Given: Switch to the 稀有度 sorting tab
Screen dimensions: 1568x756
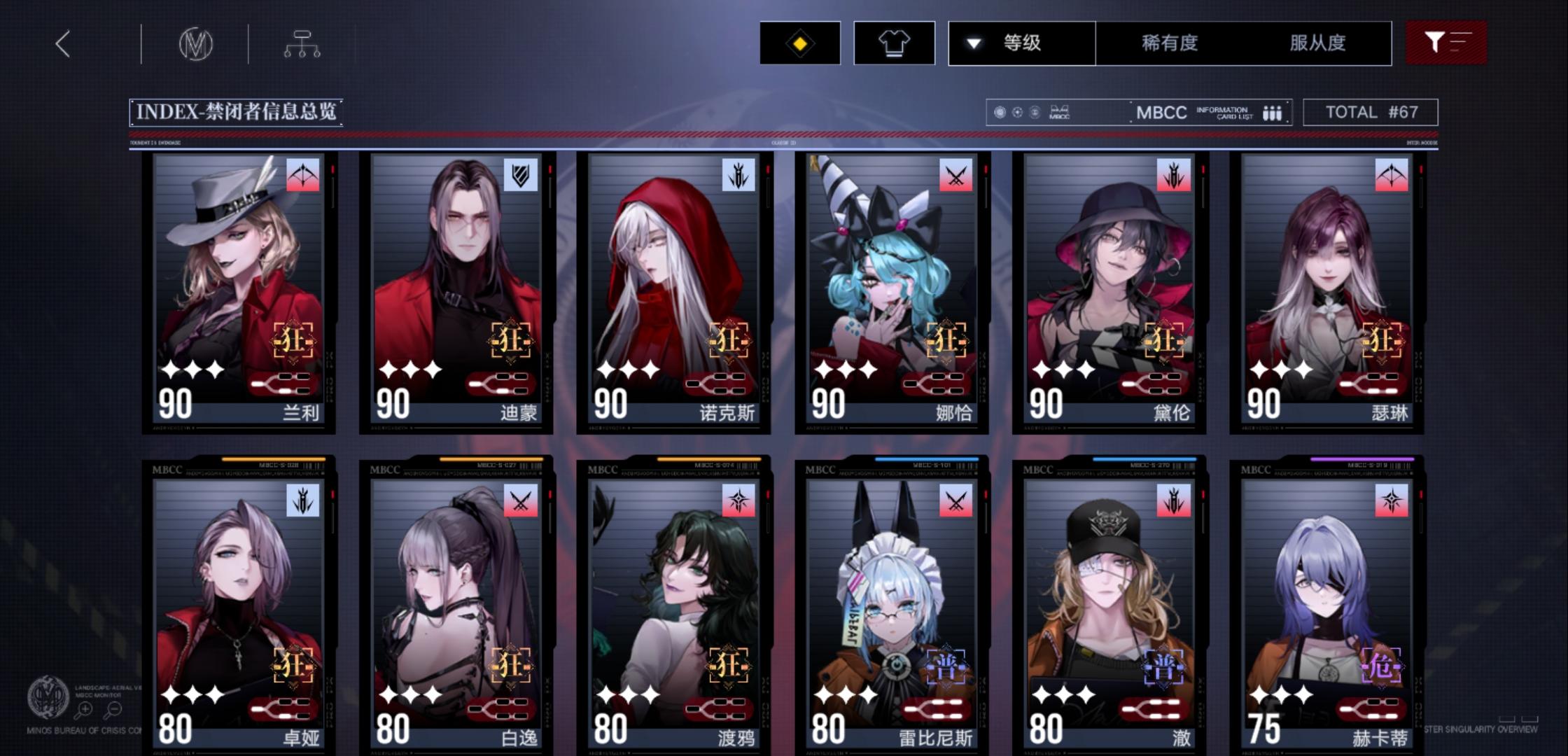Looking at the screenshot, I should coord(1170,43).
